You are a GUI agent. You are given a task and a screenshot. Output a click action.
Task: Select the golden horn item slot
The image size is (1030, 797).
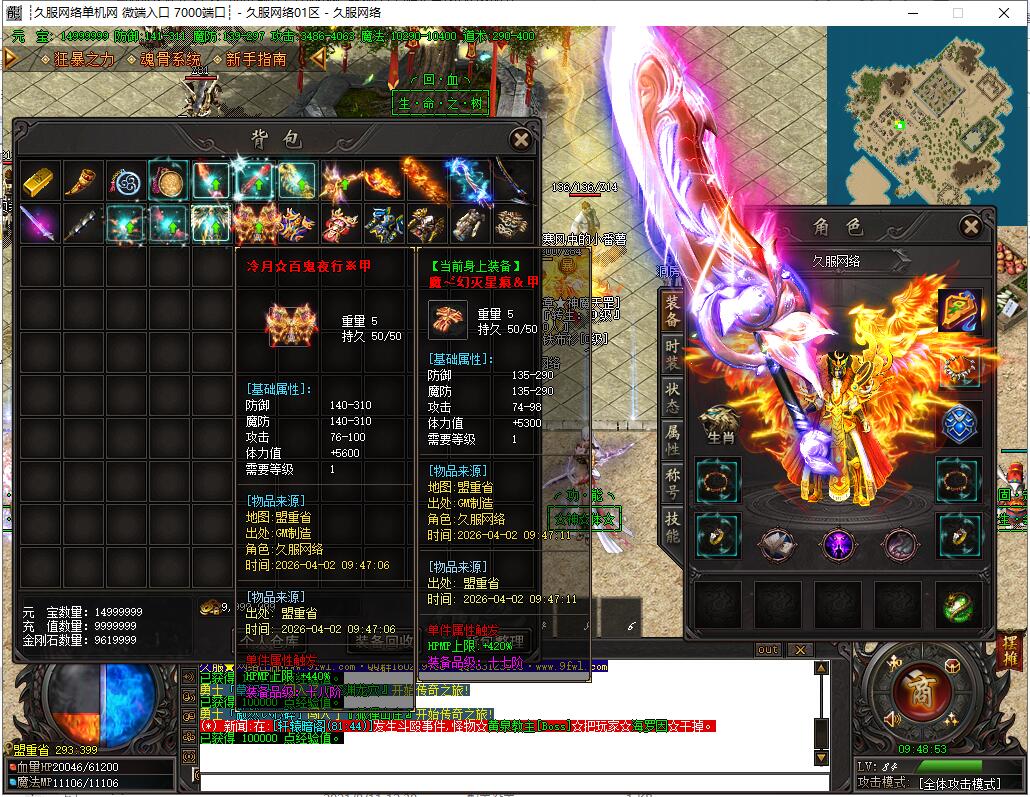coord(81,181)
